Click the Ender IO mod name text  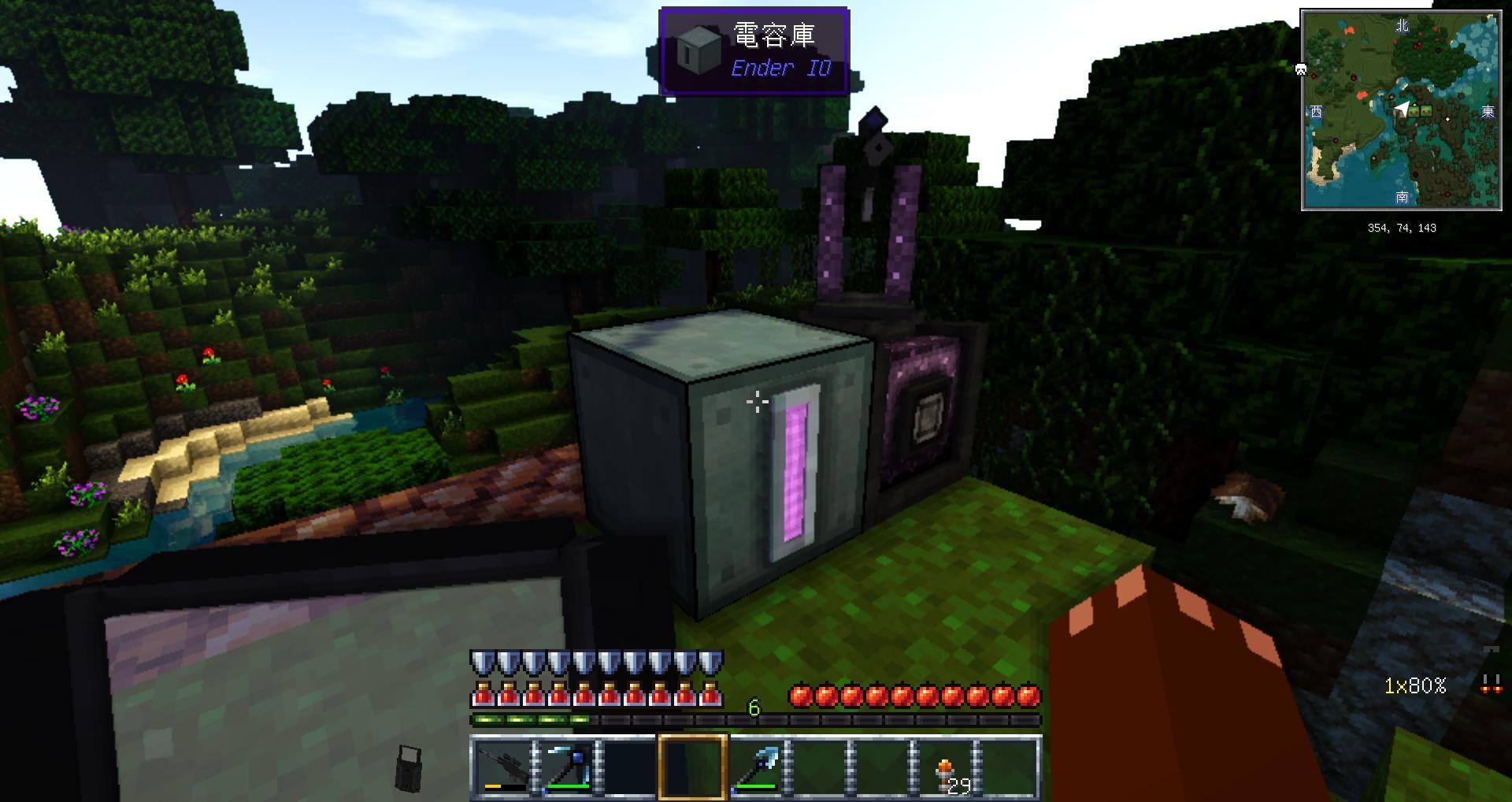[x=780, y=69]
